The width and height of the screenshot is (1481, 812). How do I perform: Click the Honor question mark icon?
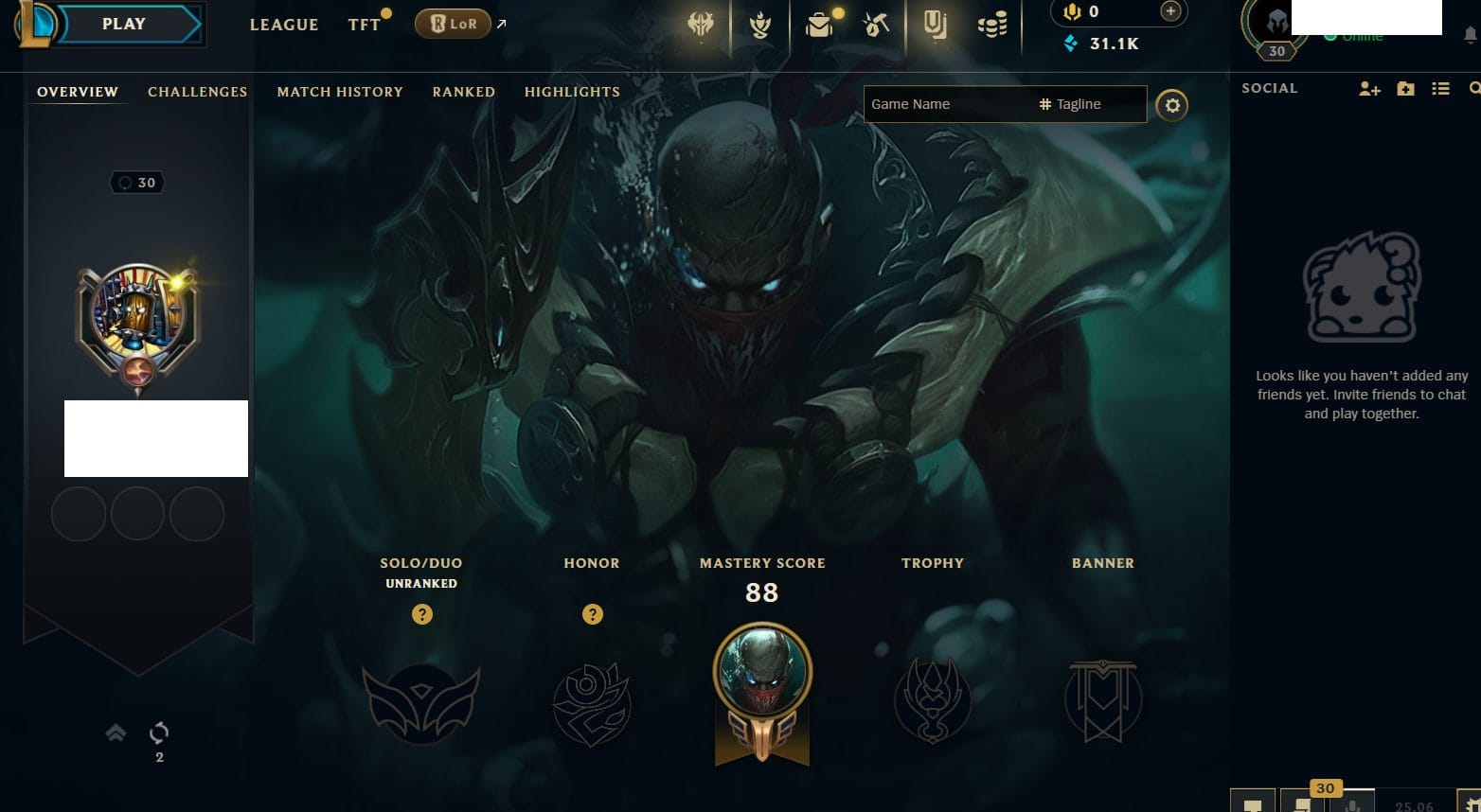[593, 614]
